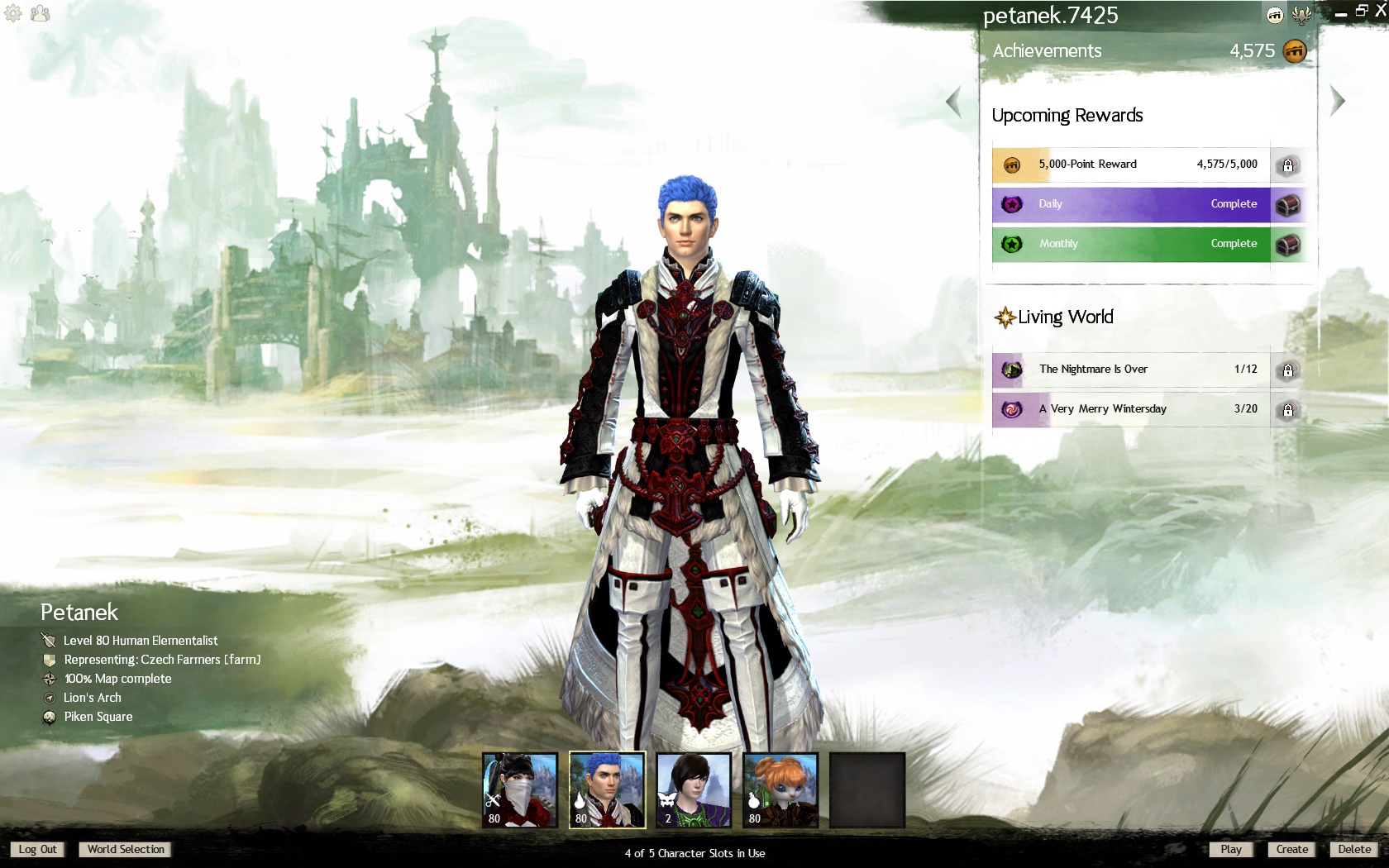Claim the Monthly completion chest

[1287, 244]
